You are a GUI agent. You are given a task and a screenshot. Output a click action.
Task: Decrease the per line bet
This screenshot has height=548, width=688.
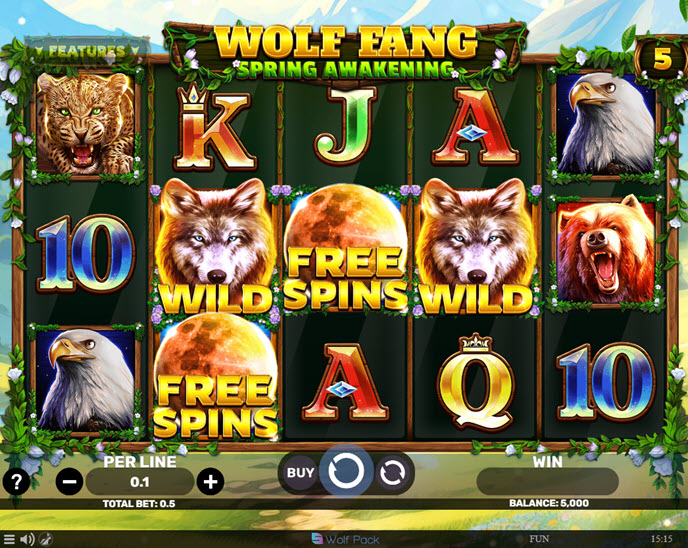pyautogui.click(x=69, y=482)
